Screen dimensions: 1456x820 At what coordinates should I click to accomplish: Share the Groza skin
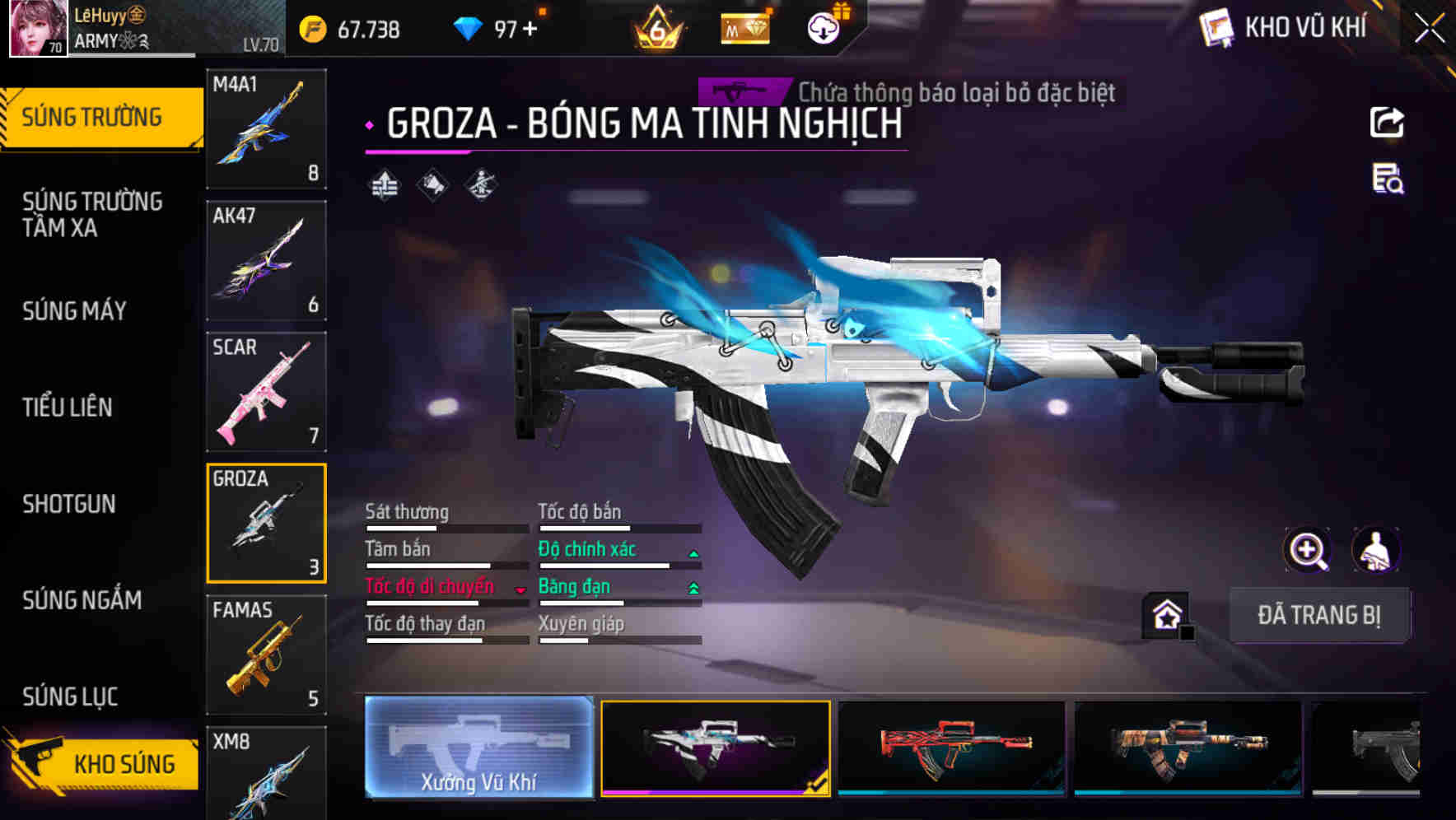click(1387, 123)
